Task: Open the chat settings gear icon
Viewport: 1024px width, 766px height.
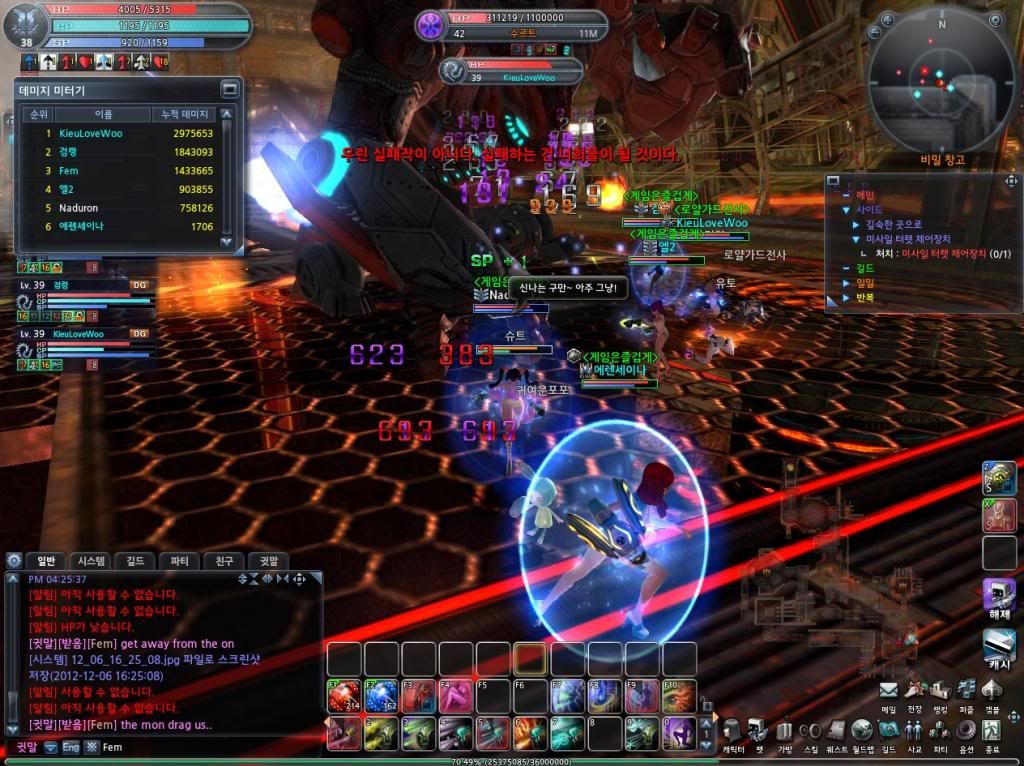Action: [298, 579]
